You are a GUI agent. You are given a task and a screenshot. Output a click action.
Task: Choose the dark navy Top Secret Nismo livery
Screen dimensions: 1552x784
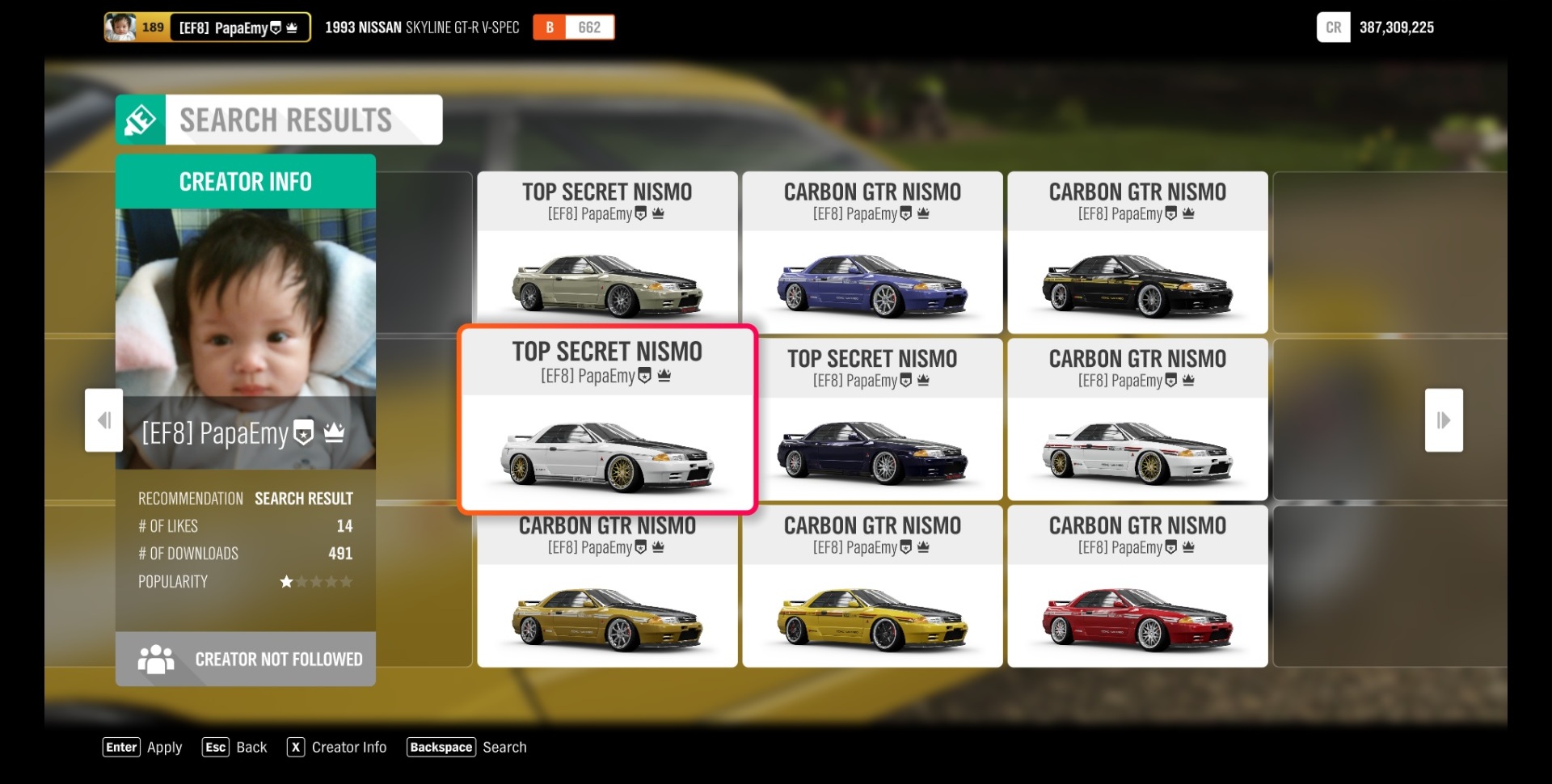tap(872, 419)
